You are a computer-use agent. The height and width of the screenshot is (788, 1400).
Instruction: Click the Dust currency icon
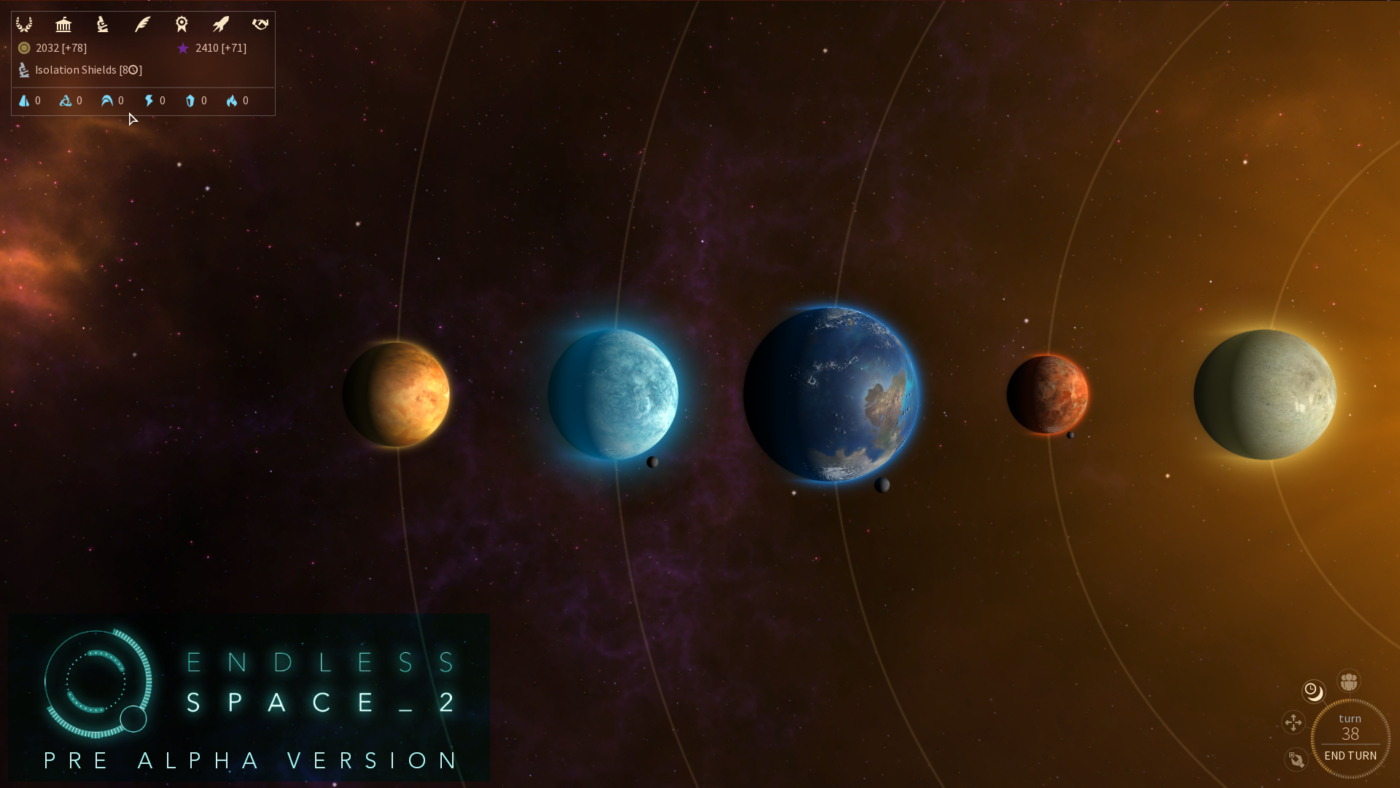click(x=24, y=47)
